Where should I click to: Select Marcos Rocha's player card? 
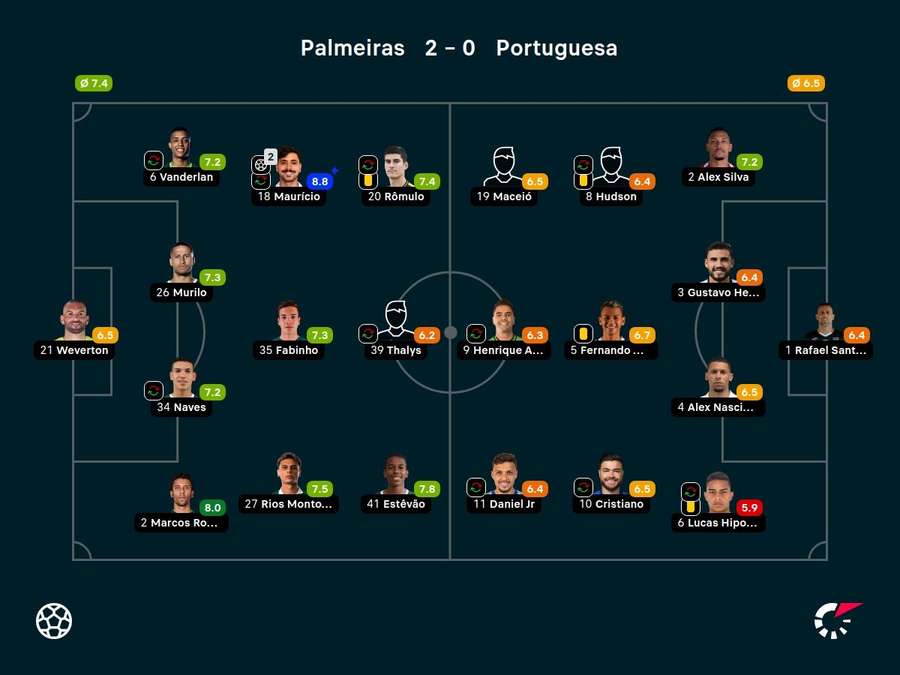[181, 495]
